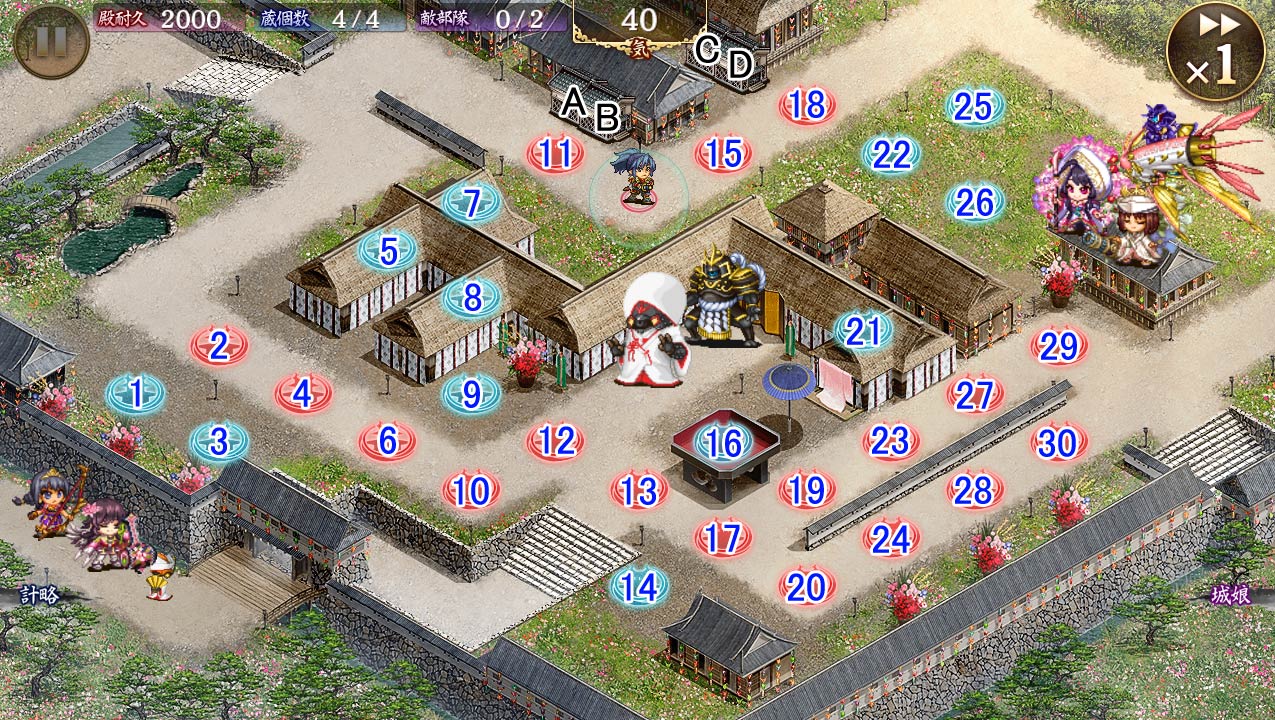Select blue placement tile number 25

974,106
